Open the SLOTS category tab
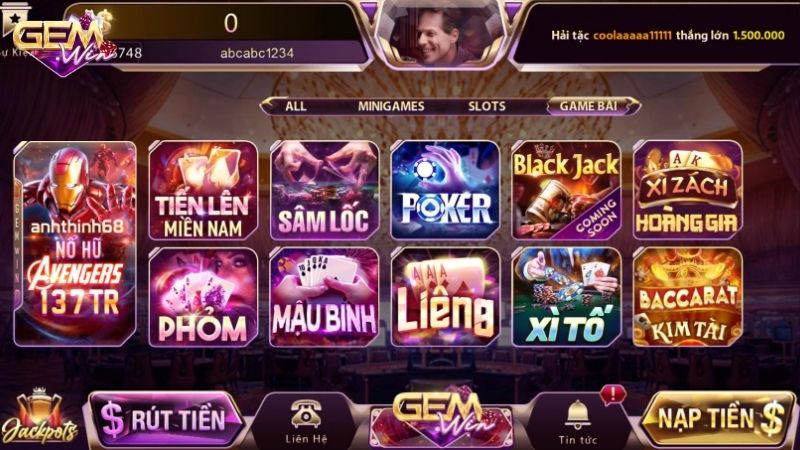800x450 pixels. (487, 106)
